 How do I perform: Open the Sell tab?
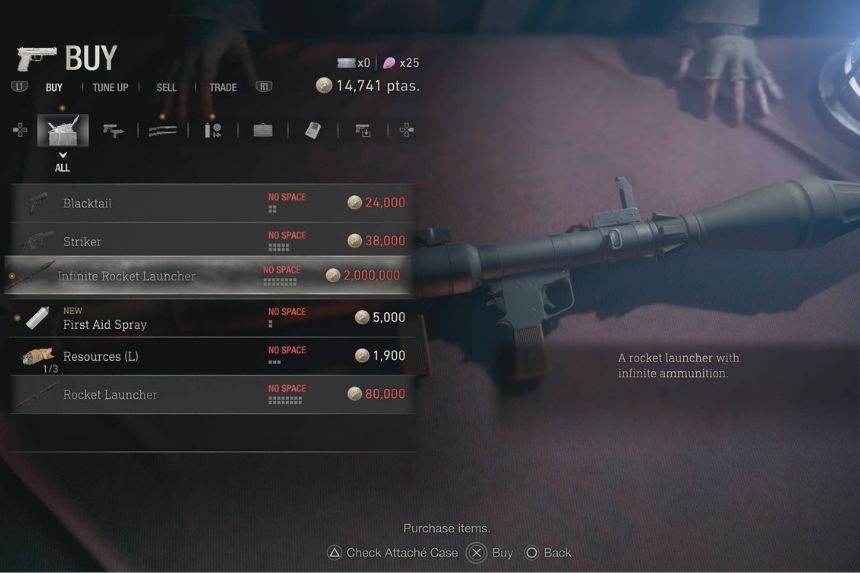point(166,88)
